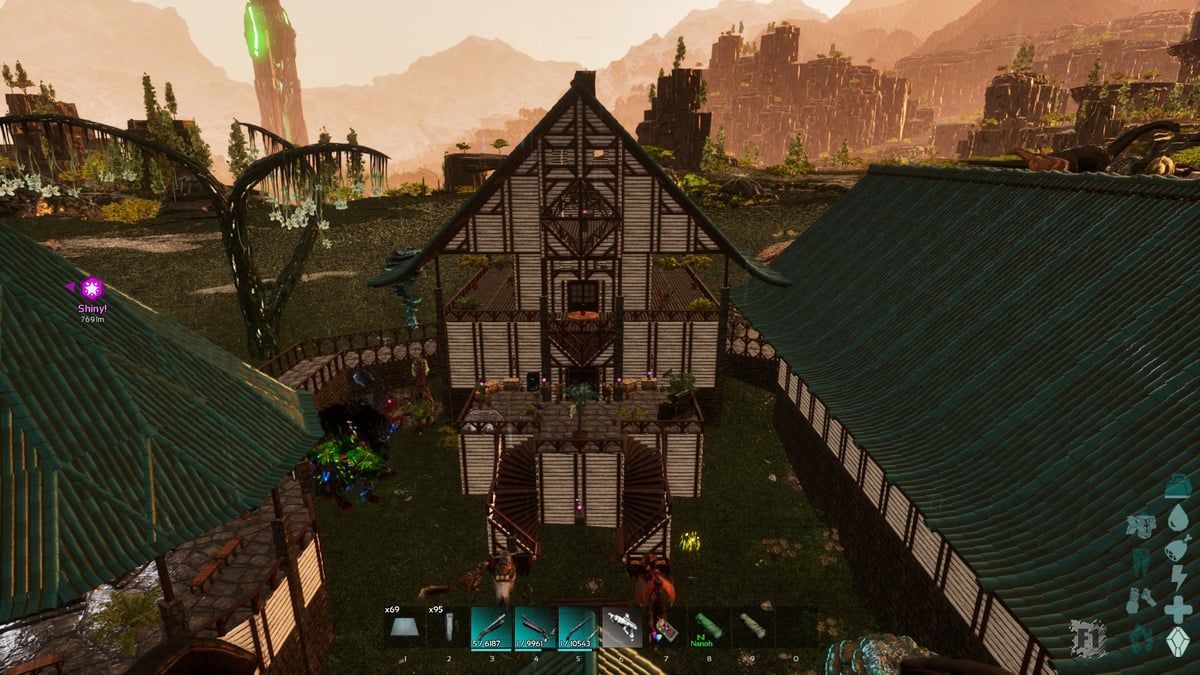Equip the gun showing 5/6187 ammo

(491, 627)
